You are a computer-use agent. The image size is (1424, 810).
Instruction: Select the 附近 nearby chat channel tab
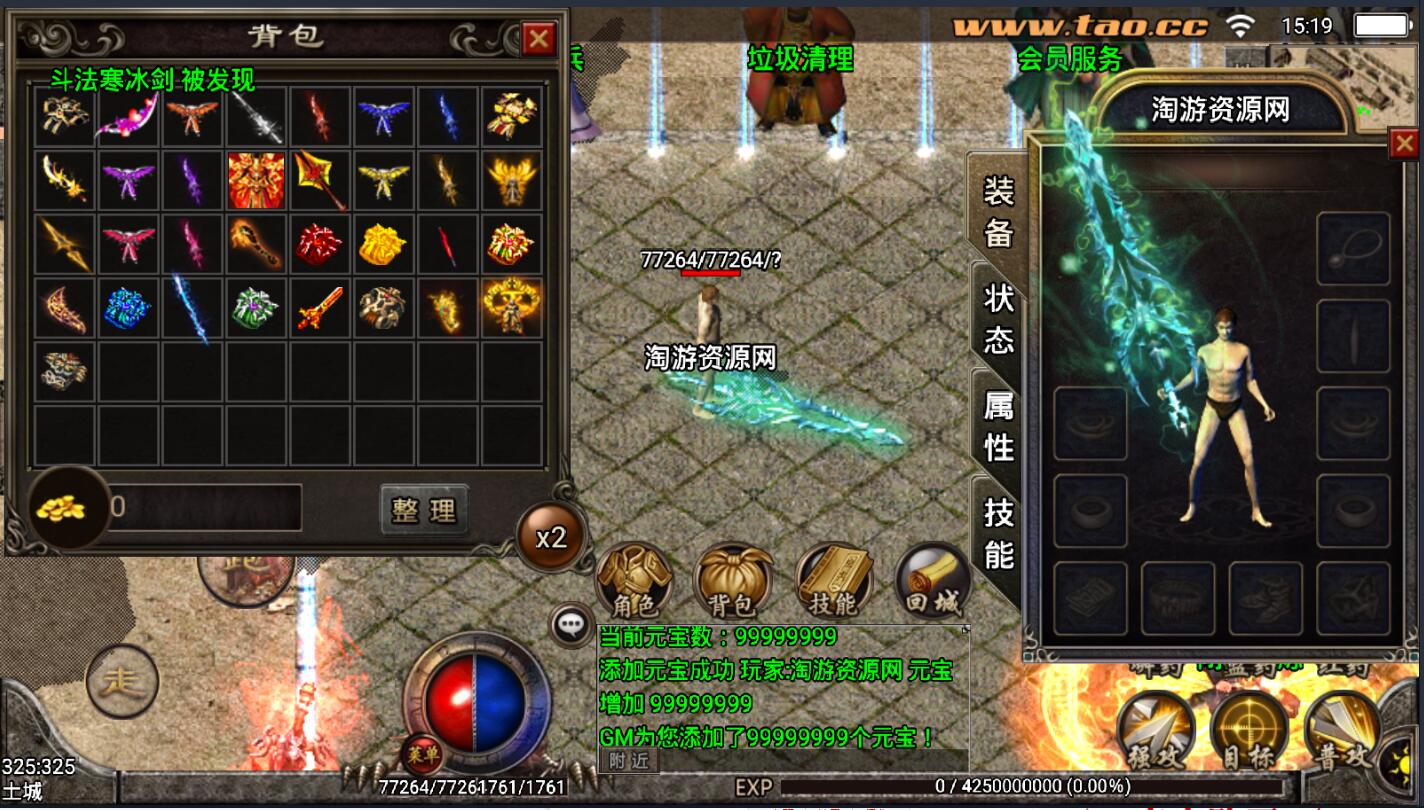pyautogui.click(x=629, y=761)
